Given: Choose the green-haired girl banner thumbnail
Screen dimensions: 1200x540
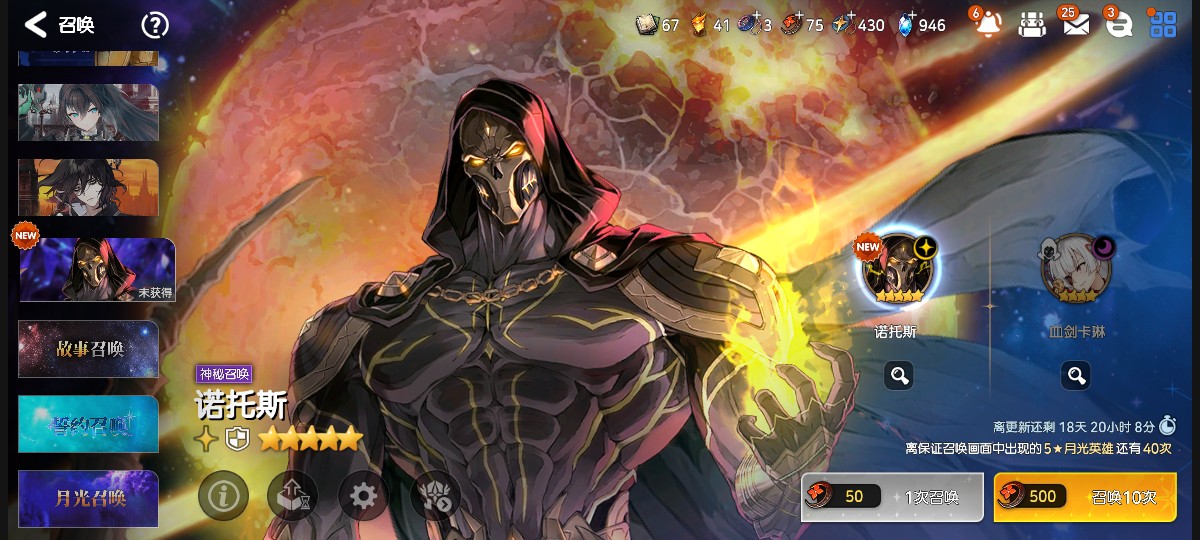Looking at the screenshot, I should (89, 112).
